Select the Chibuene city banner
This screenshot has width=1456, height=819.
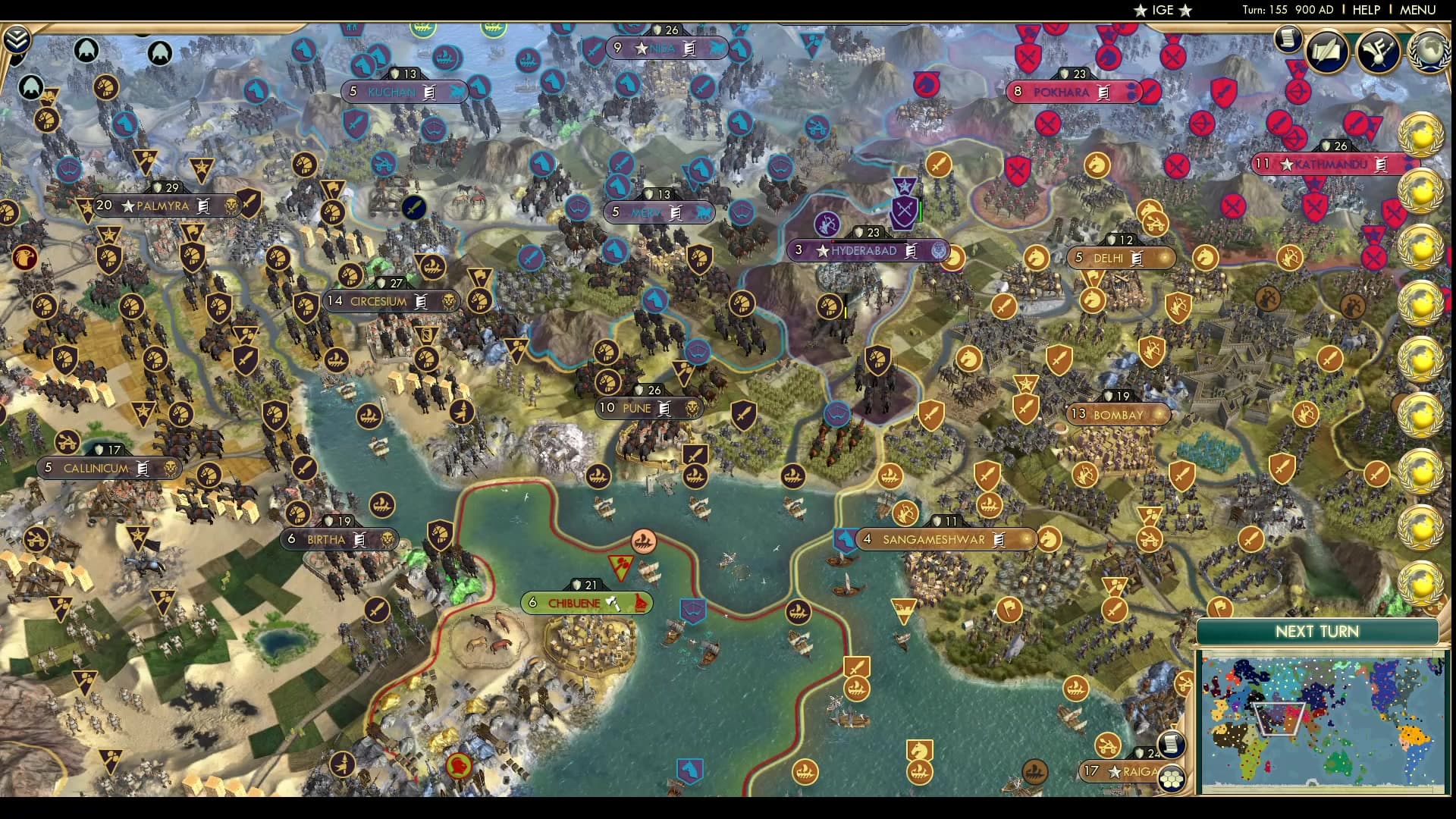tap(581, 603)
